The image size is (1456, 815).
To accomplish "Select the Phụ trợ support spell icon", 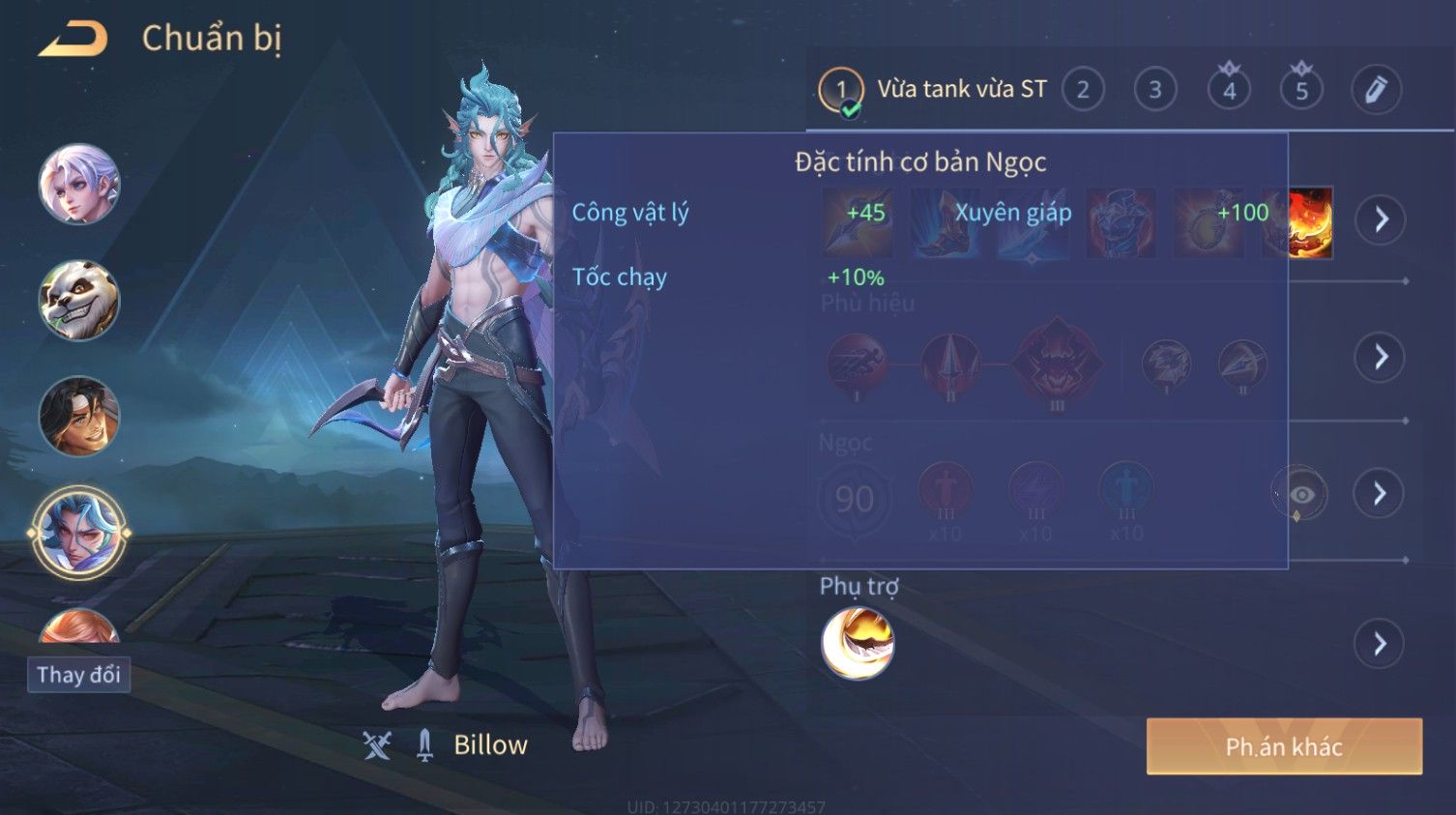I will [x=858, y=644].
